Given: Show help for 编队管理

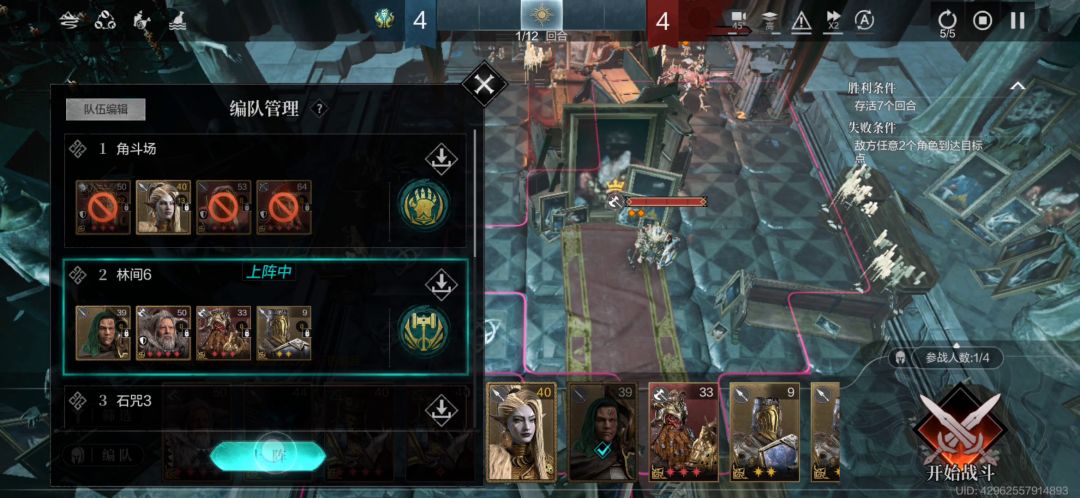Looking at the screenshot, I should (x=319, y=109).
